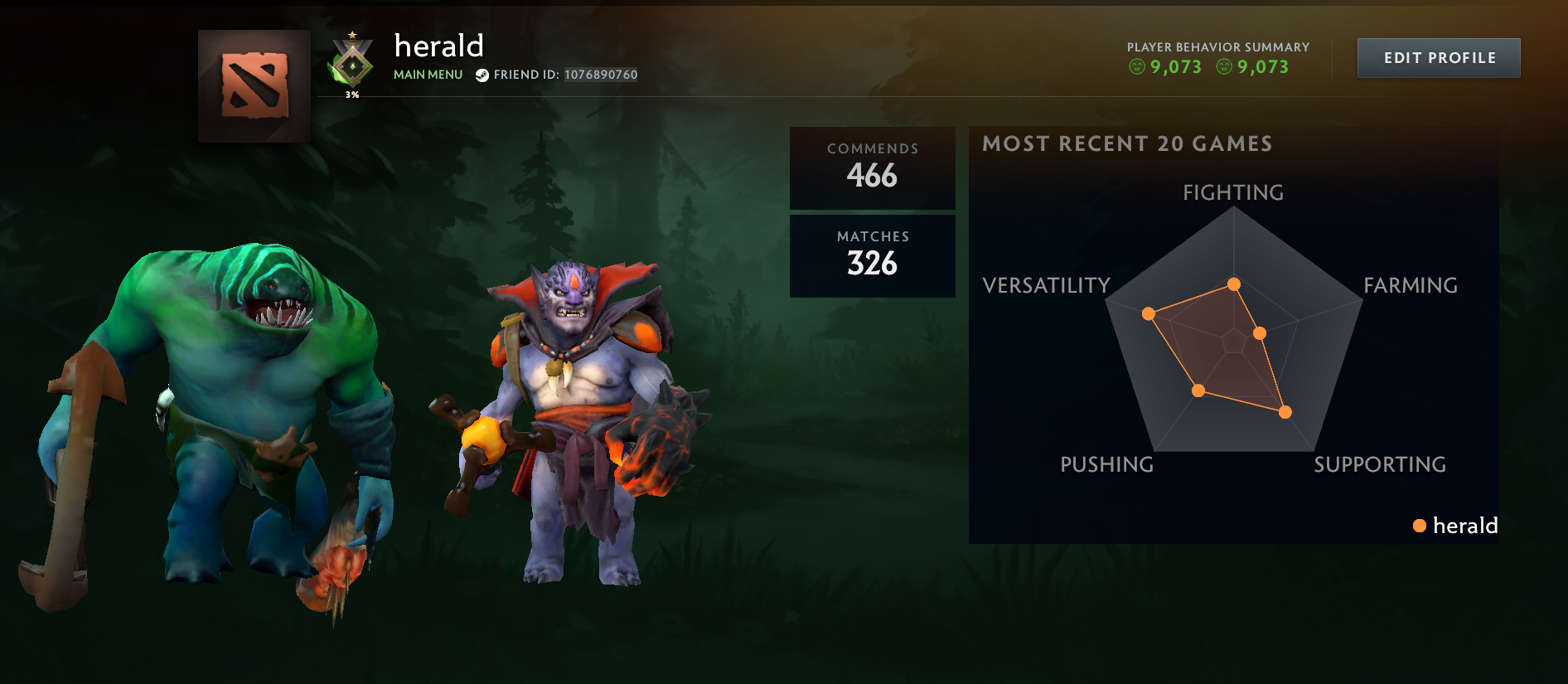The height and width of the screenshot is (684, 1568).
Task: Click the 3% rank progress bar
Action: [352, 95]
